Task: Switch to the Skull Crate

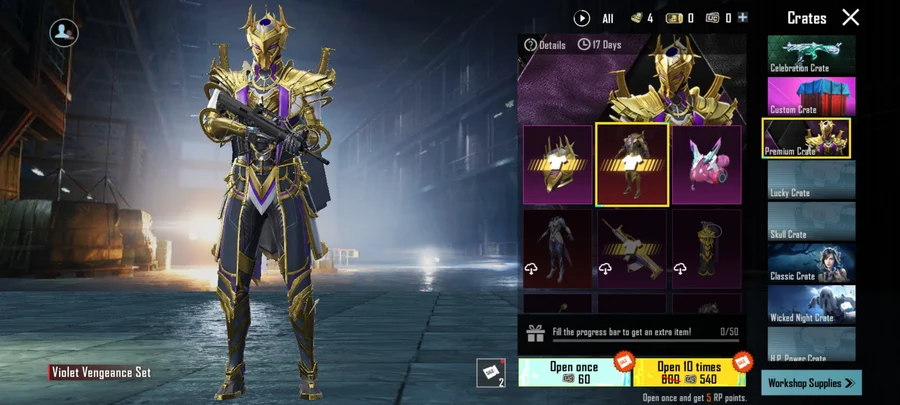Action: 811,222
